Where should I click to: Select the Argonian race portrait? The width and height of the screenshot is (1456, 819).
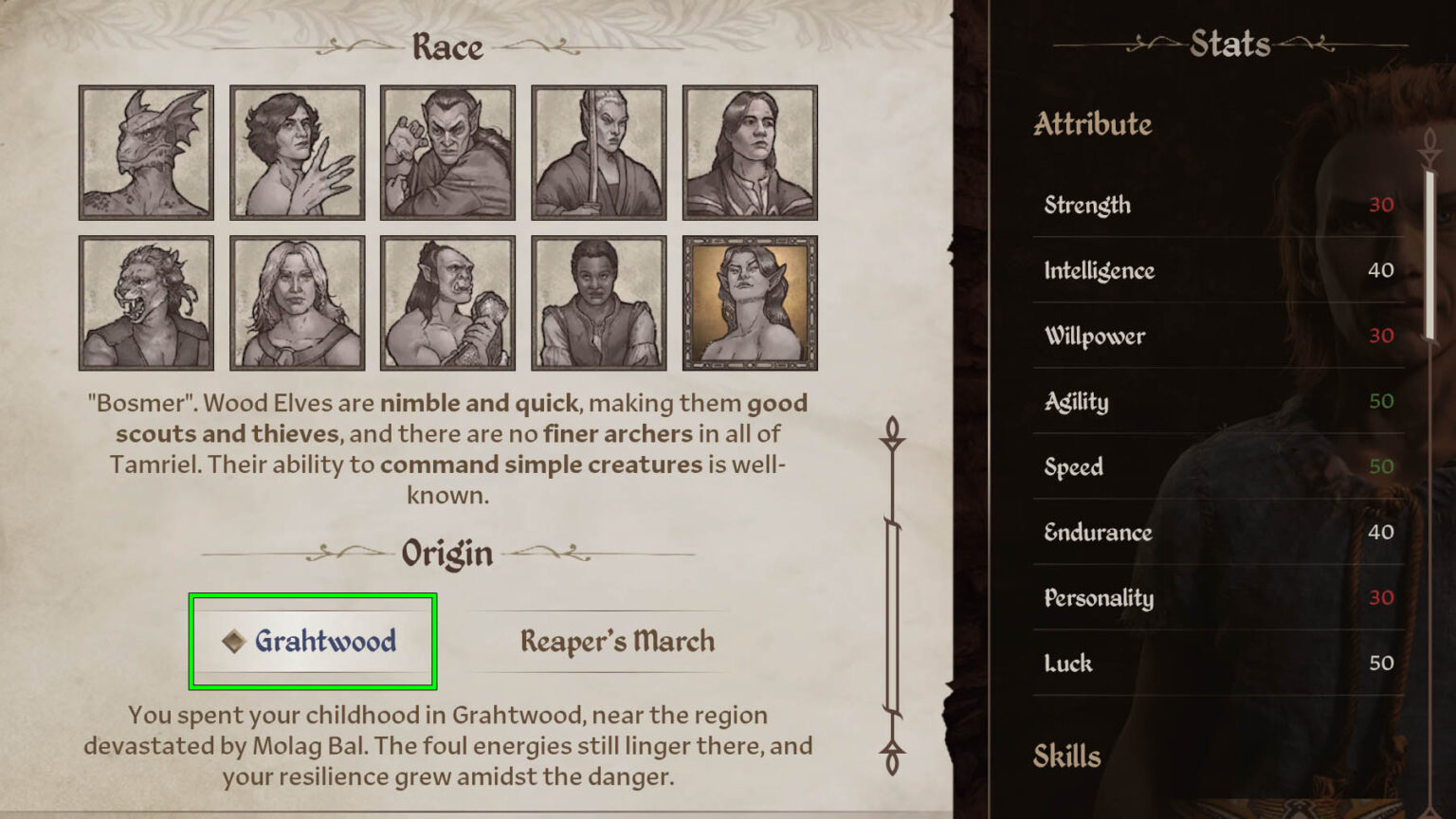pyautogui.click(x=146, y=153)
